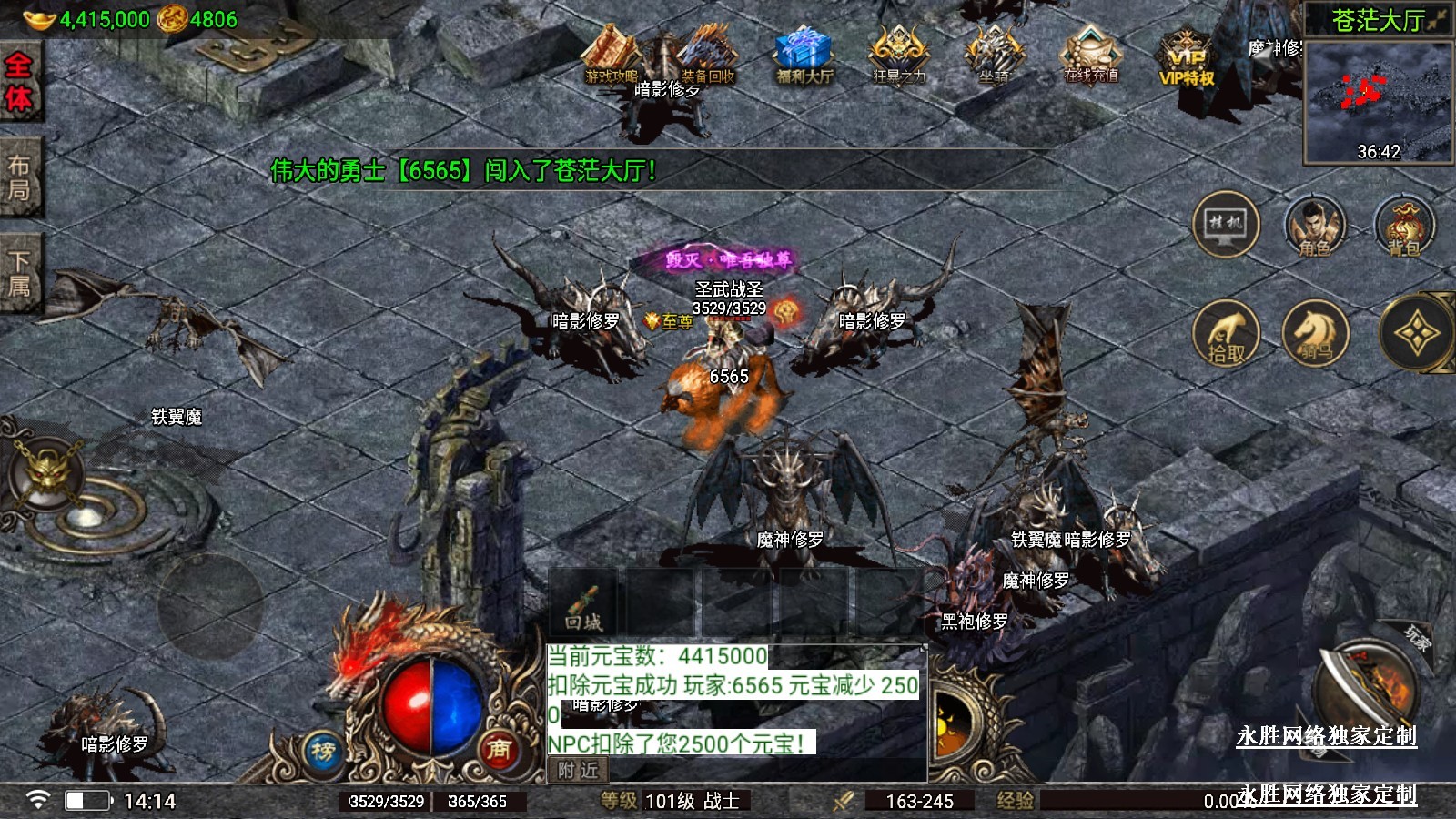Open the 福利大厅 welfare hall gift box
The width and height of the screenshot is (1456, 819).
tap(804, 55)
